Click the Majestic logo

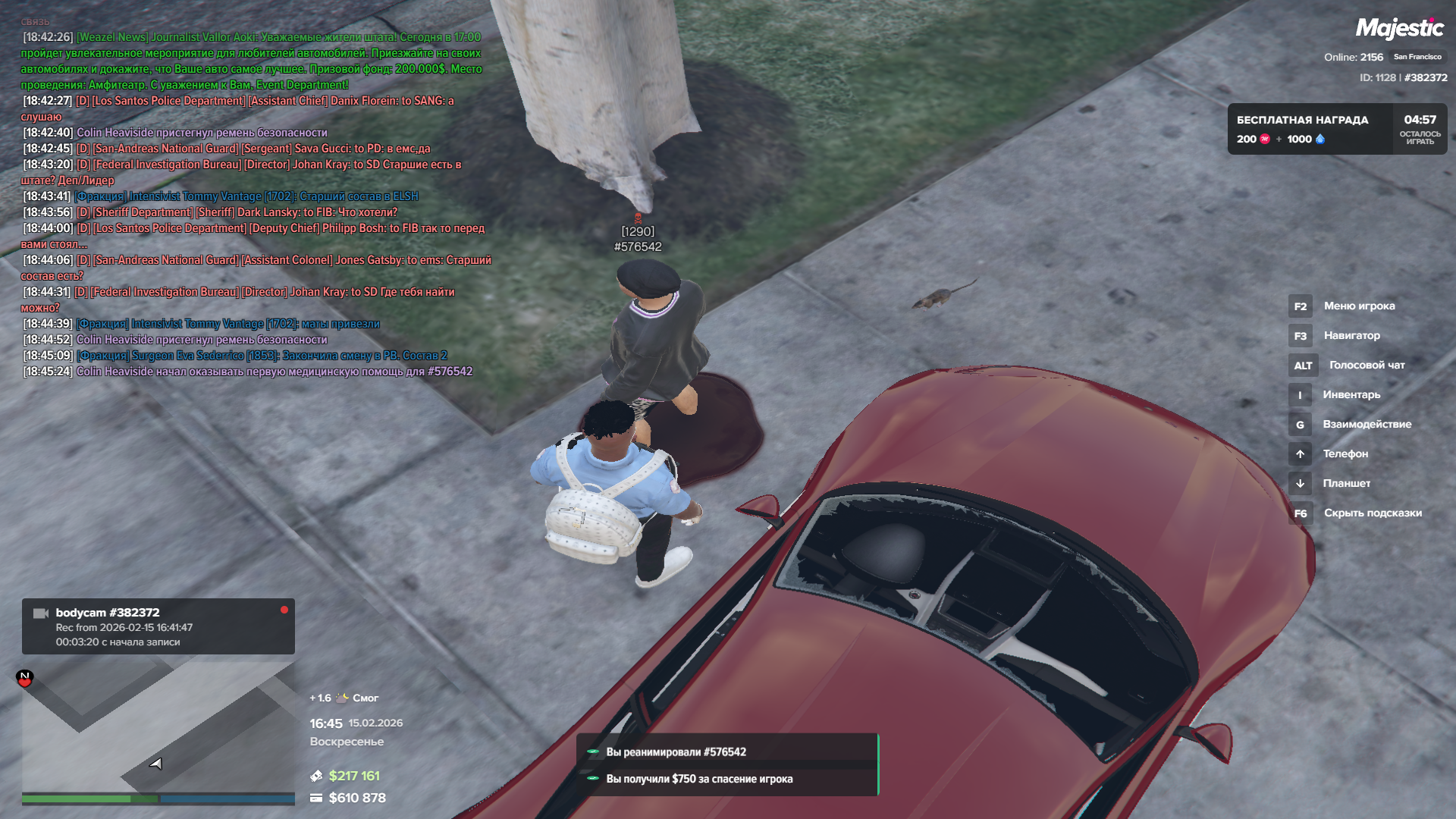pos(1399,29)
